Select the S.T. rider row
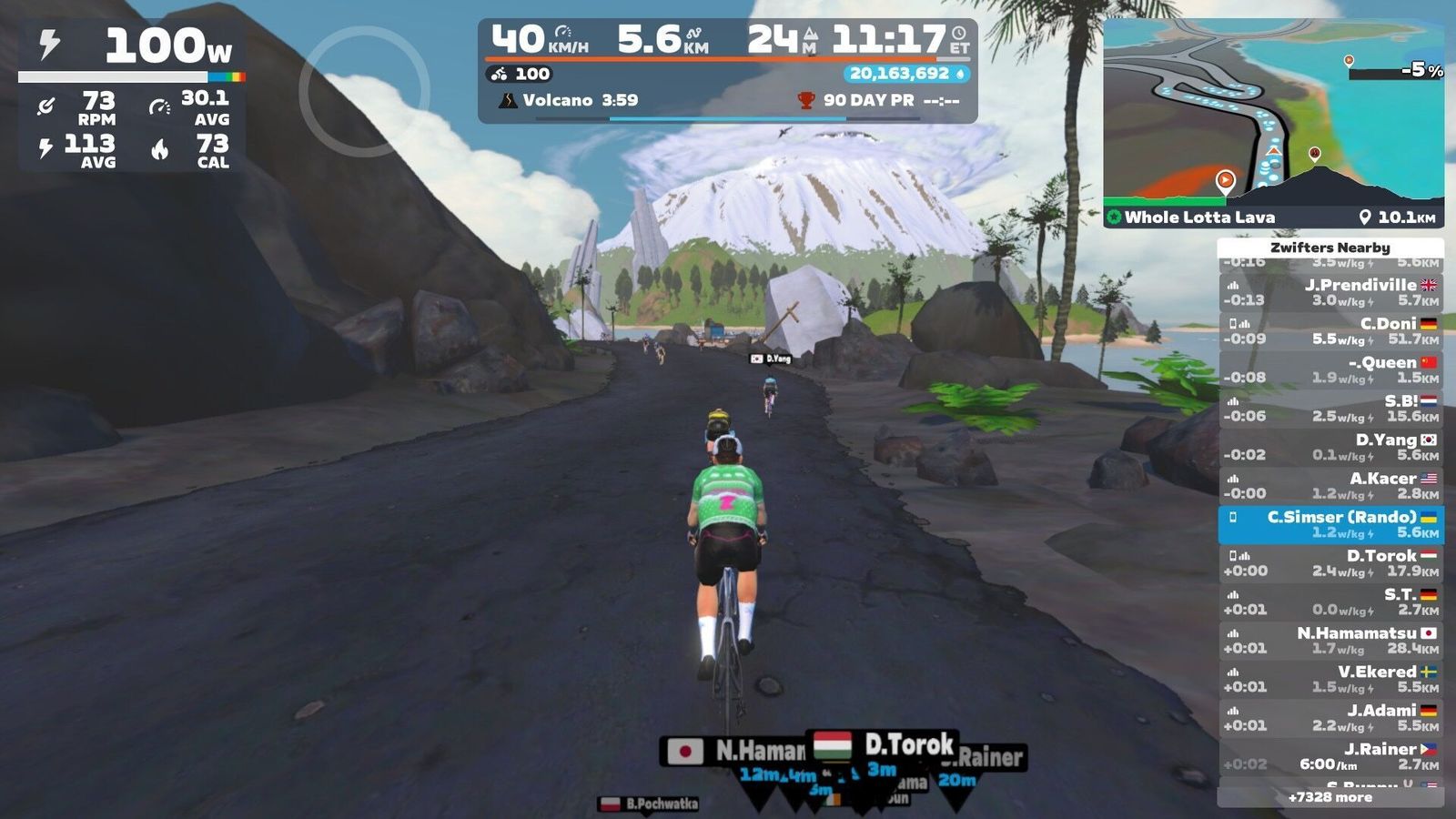The height and width of the screenshot is (819, 1456). [1330, 602]
